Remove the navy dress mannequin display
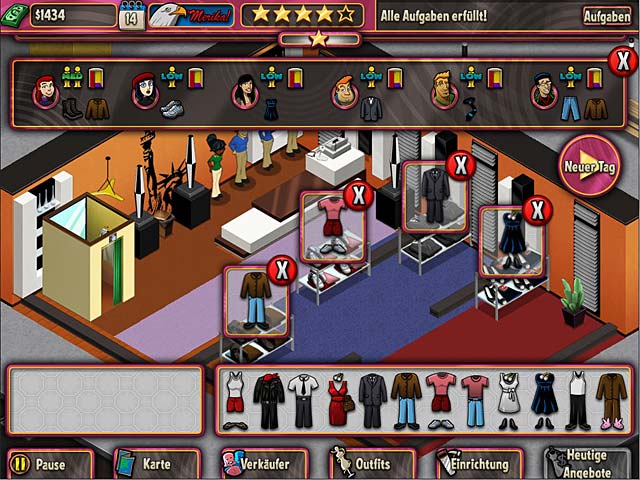 pos(537,210)
